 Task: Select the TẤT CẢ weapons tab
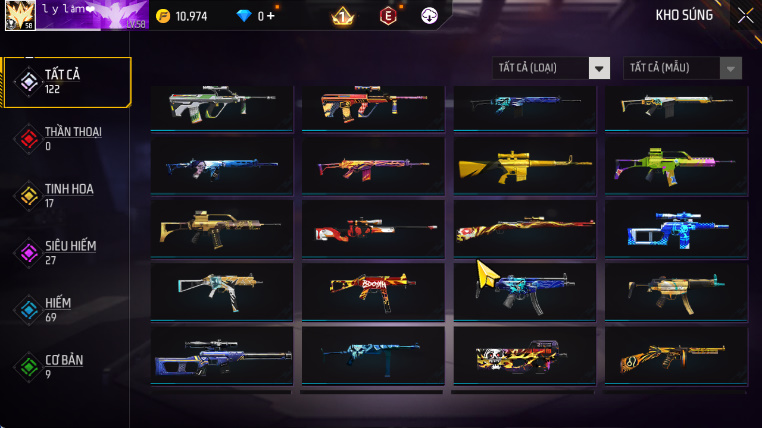67,82
